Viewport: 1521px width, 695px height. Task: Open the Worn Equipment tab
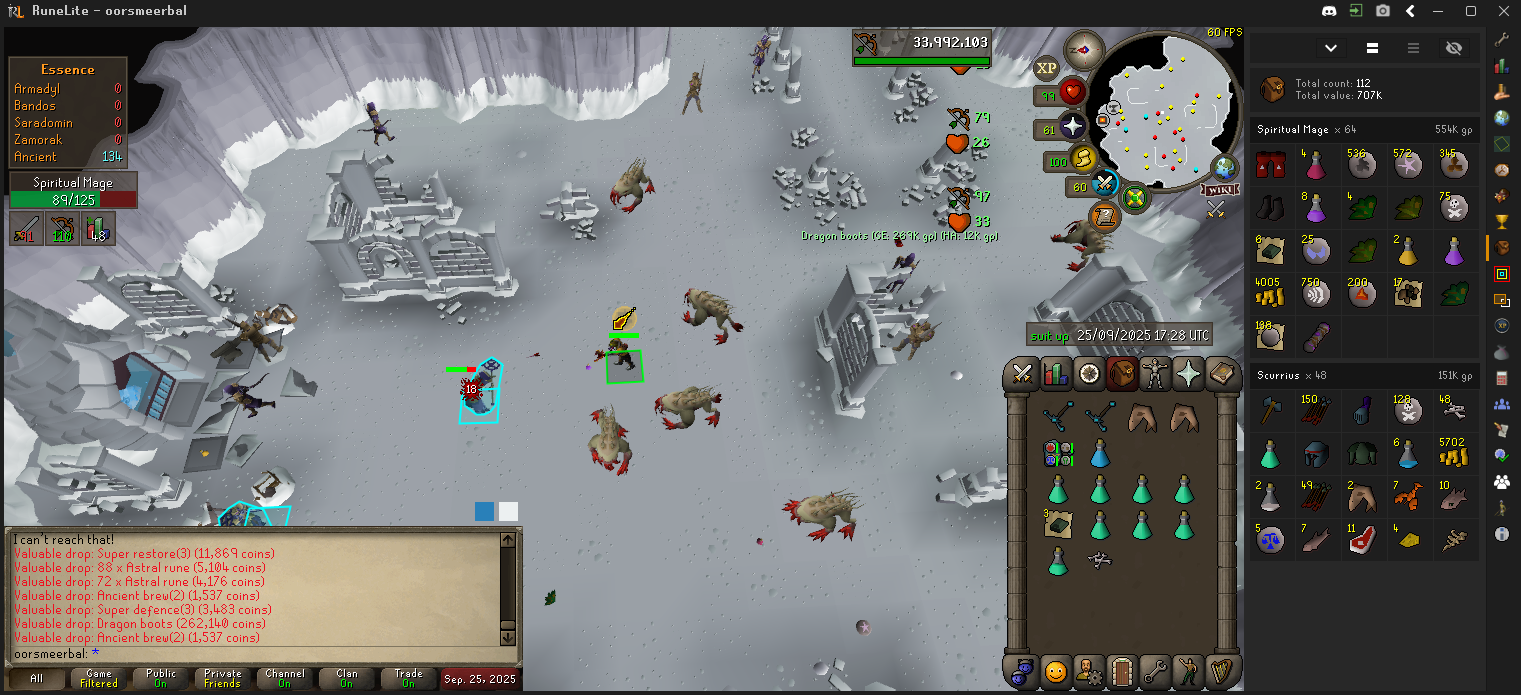[1155, 374]
